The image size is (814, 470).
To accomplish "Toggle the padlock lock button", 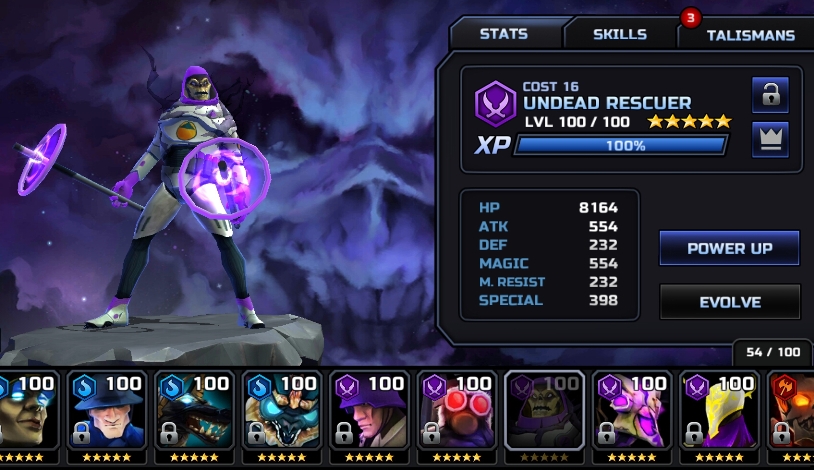I will click(x=770, y=95).
